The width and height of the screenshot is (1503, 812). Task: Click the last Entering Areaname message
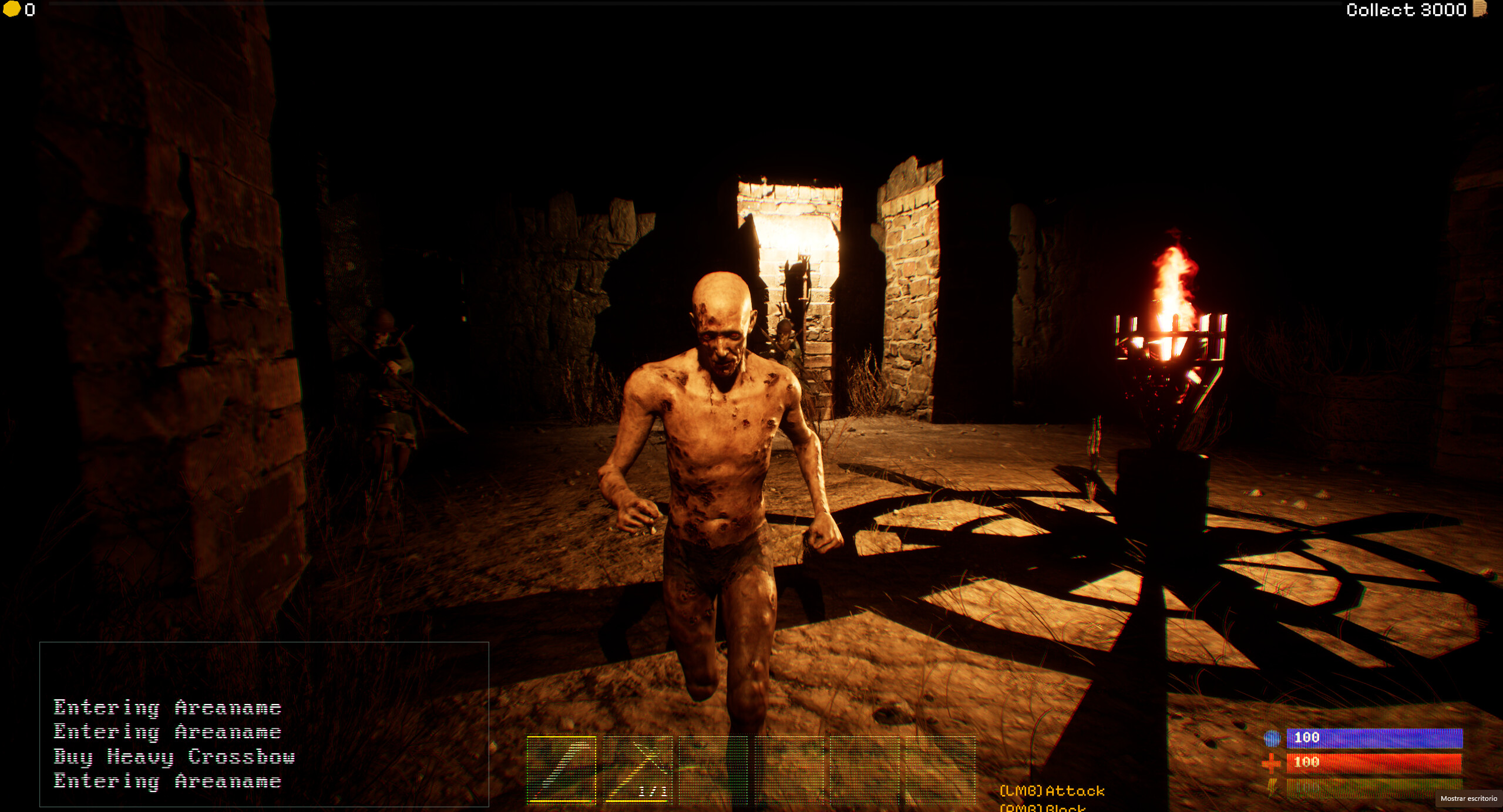pyautogui.click(x=167, y=781)
